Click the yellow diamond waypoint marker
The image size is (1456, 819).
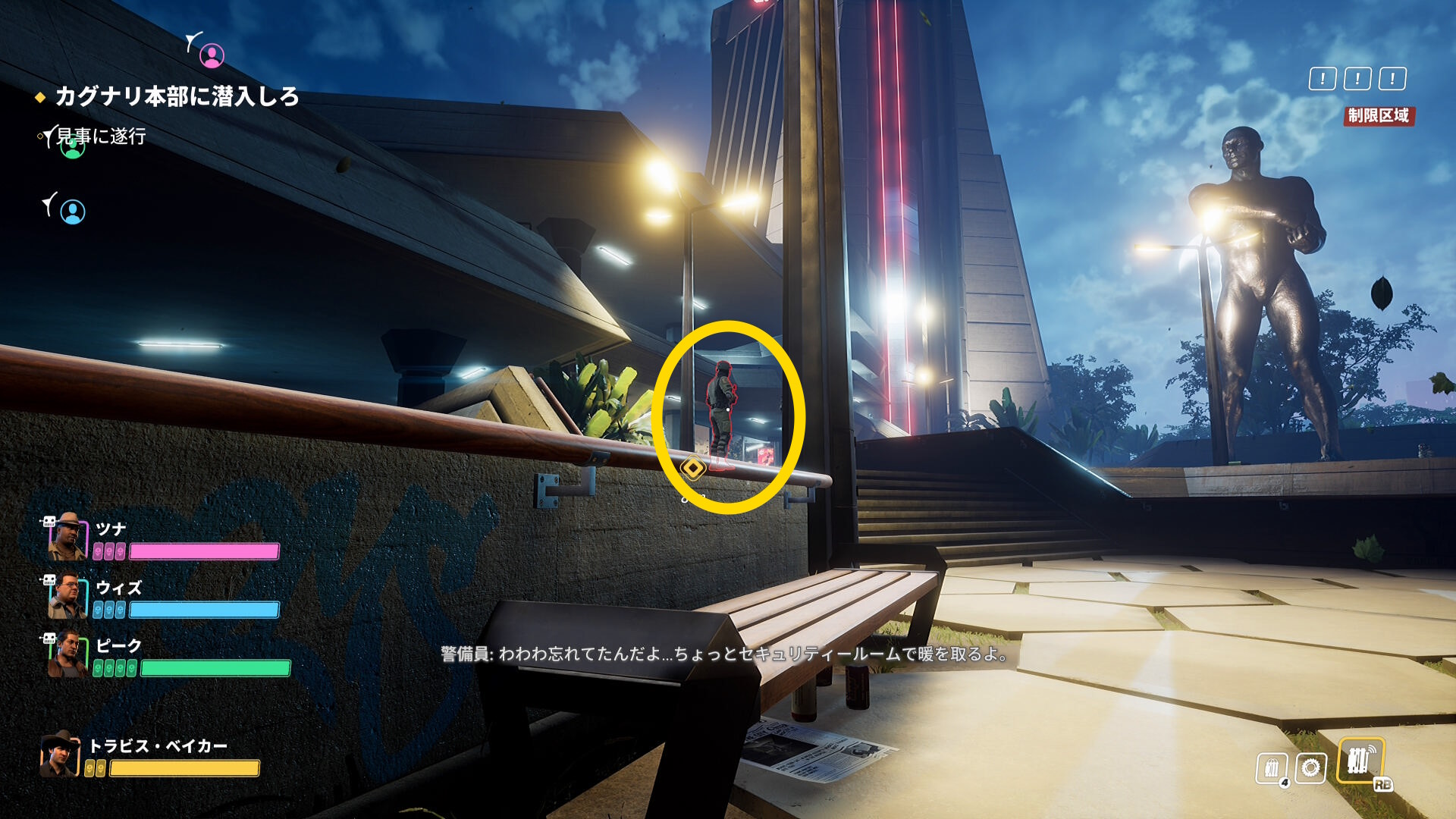692,468
